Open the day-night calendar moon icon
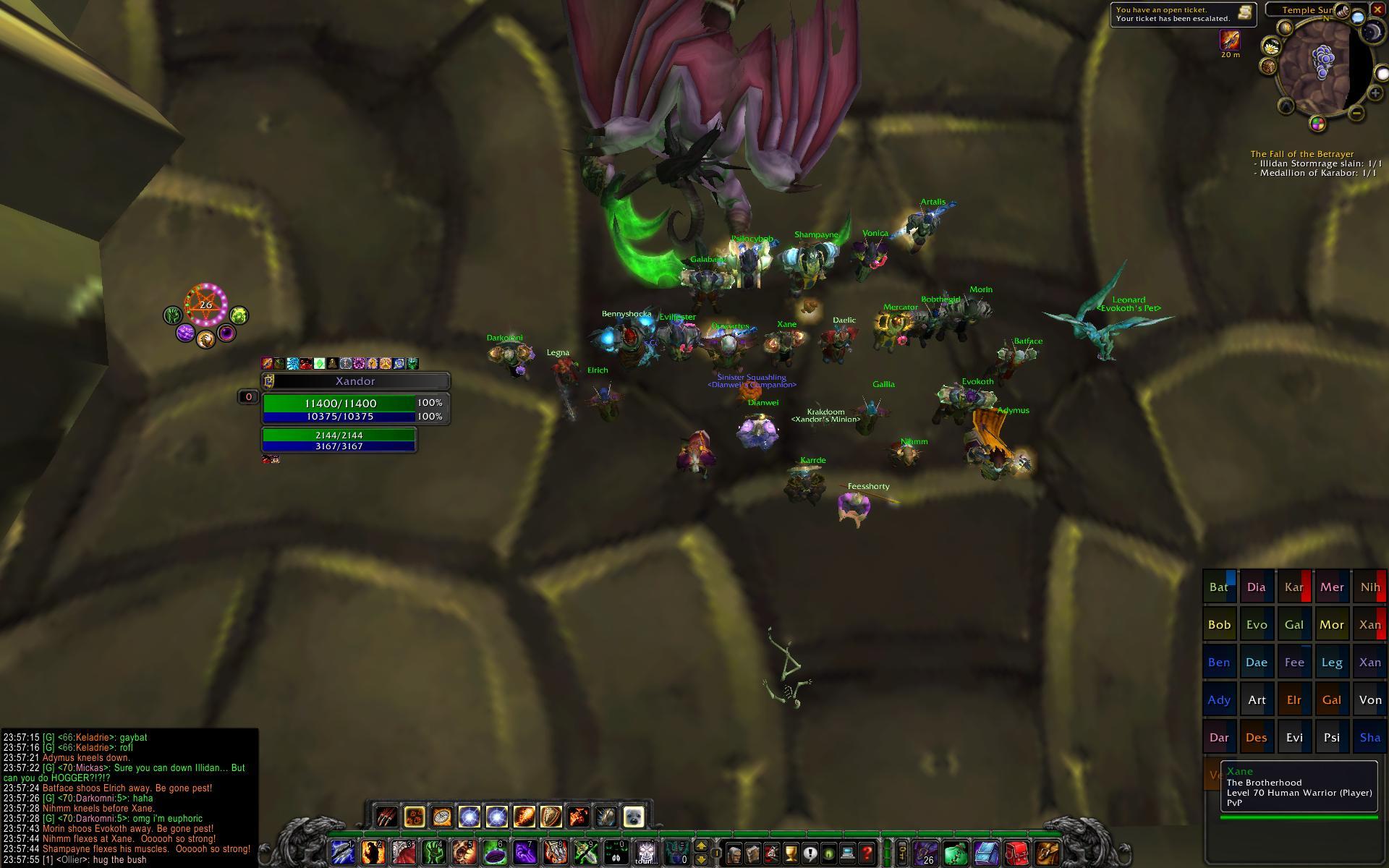 [x=1372, y=32]
